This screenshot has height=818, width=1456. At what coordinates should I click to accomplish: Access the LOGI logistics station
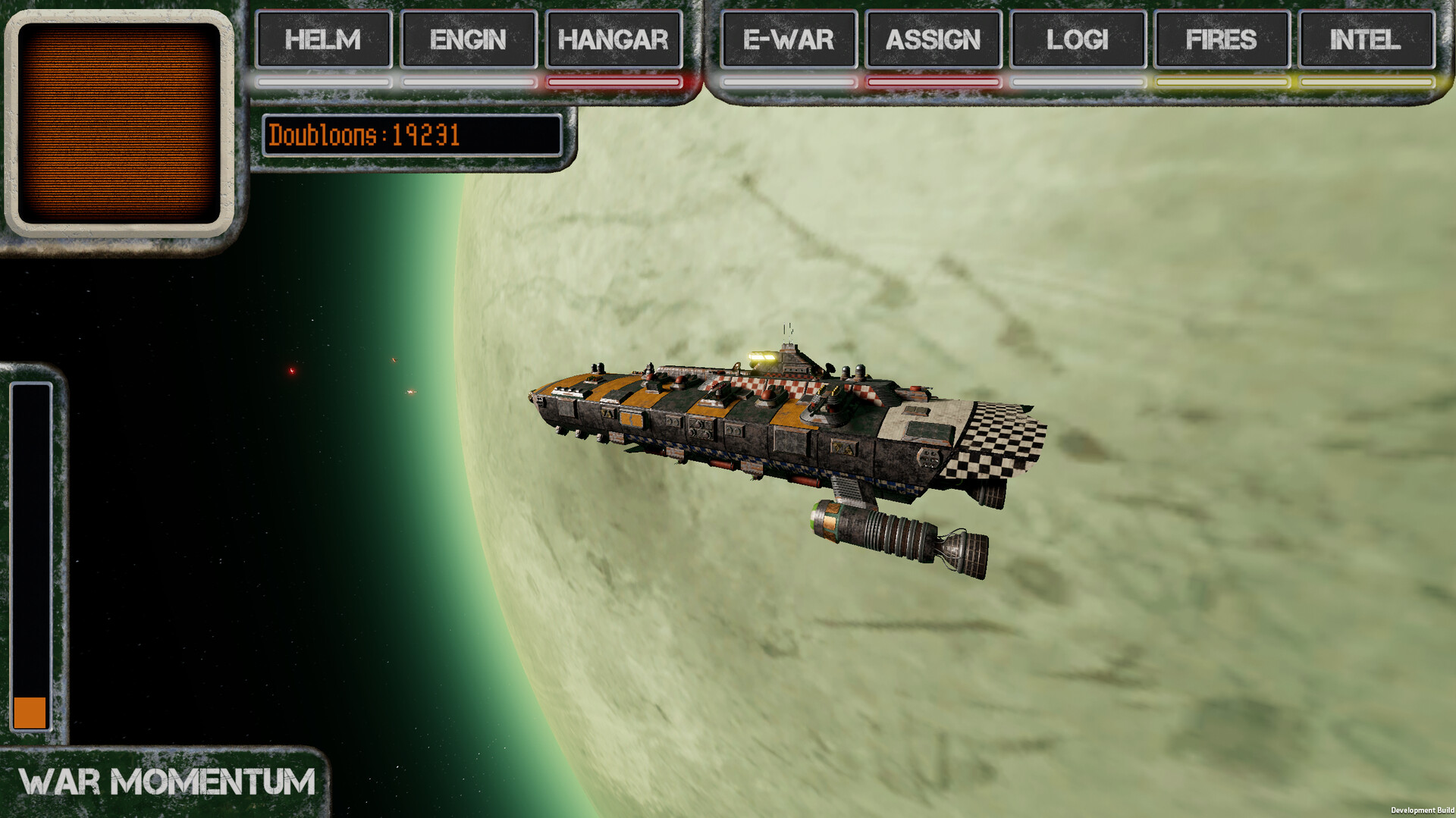(1077, 40)
